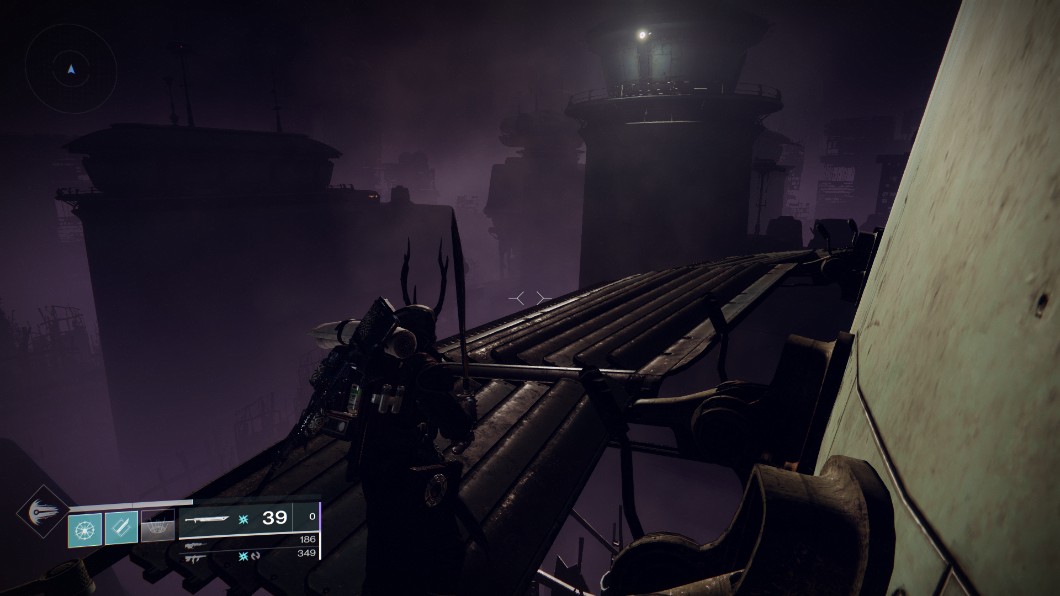
Task: Select the diamond-shaped super ability icon
Action: (x=42, y=511)
